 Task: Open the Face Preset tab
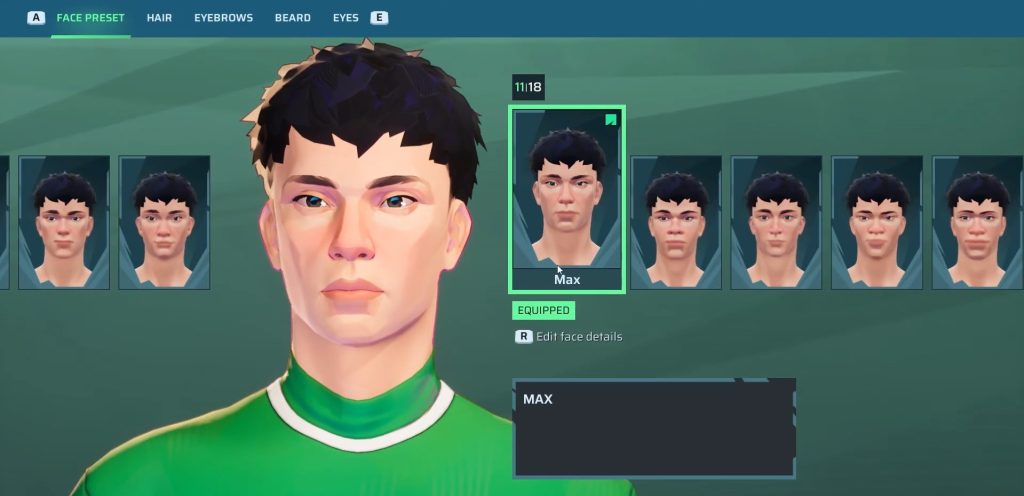pos(91,18)
